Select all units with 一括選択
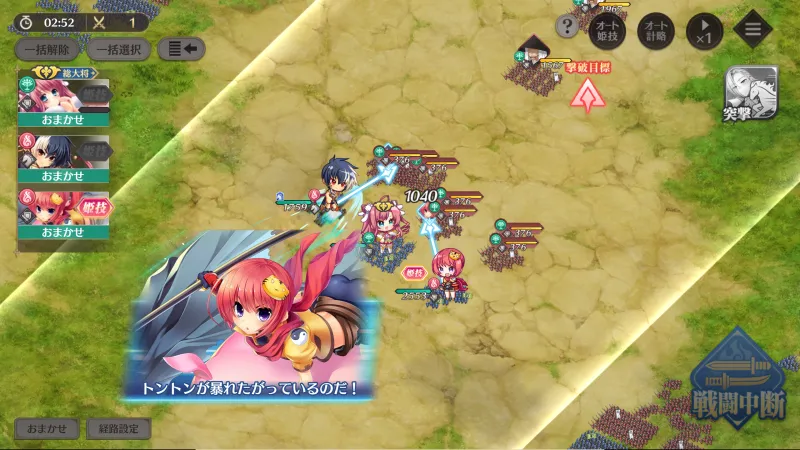This screenshot has height=450, width=800. click(119, 49)
